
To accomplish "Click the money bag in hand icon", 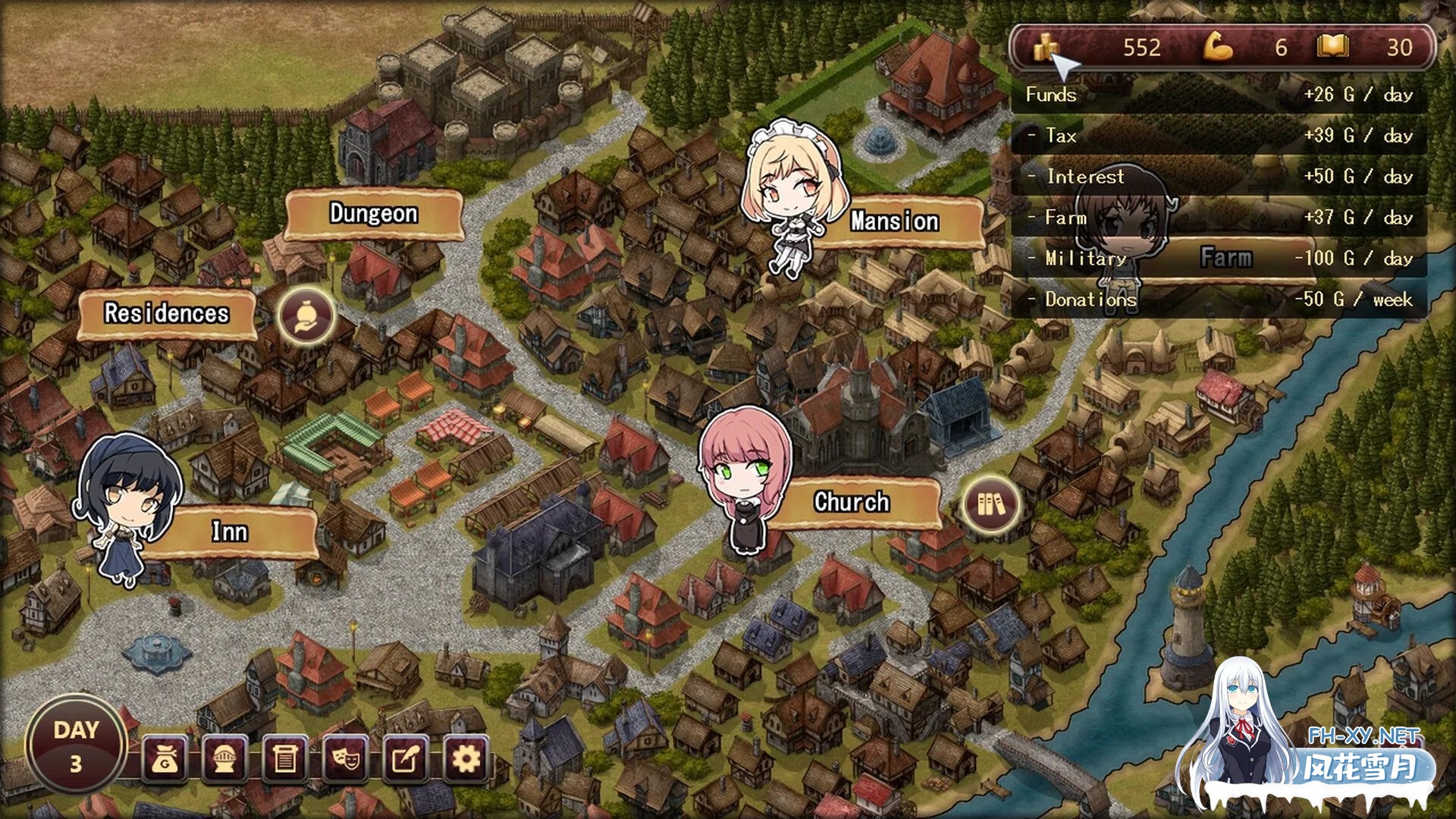I will click(306, 315).
